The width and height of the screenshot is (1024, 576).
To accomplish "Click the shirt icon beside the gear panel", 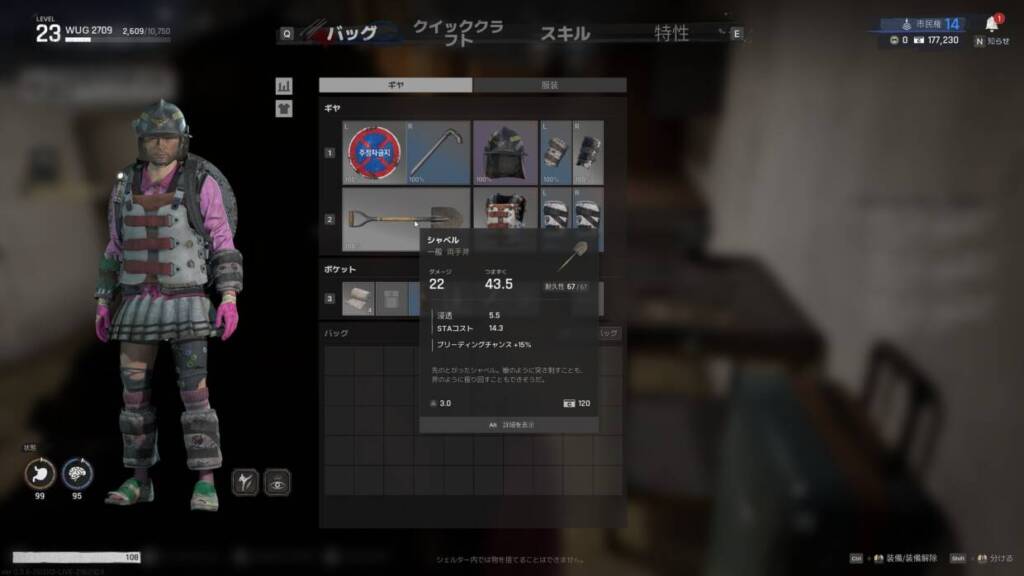I will click(284, 108).
